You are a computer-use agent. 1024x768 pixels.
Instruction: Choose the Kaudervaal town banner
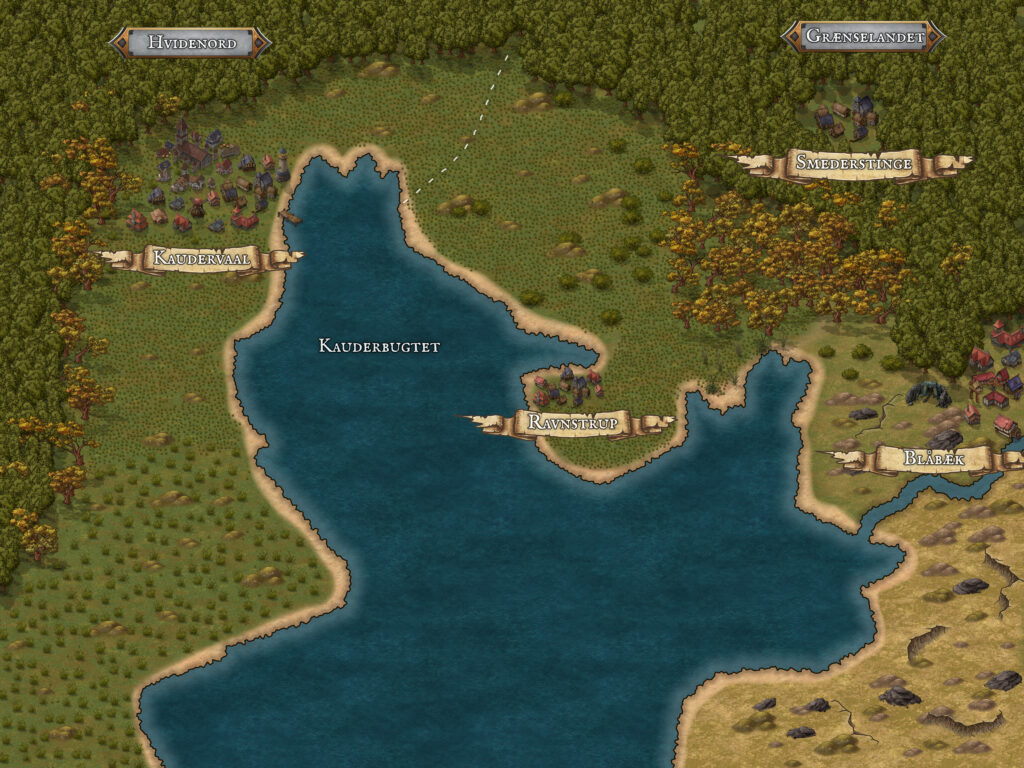pos(201,258)
